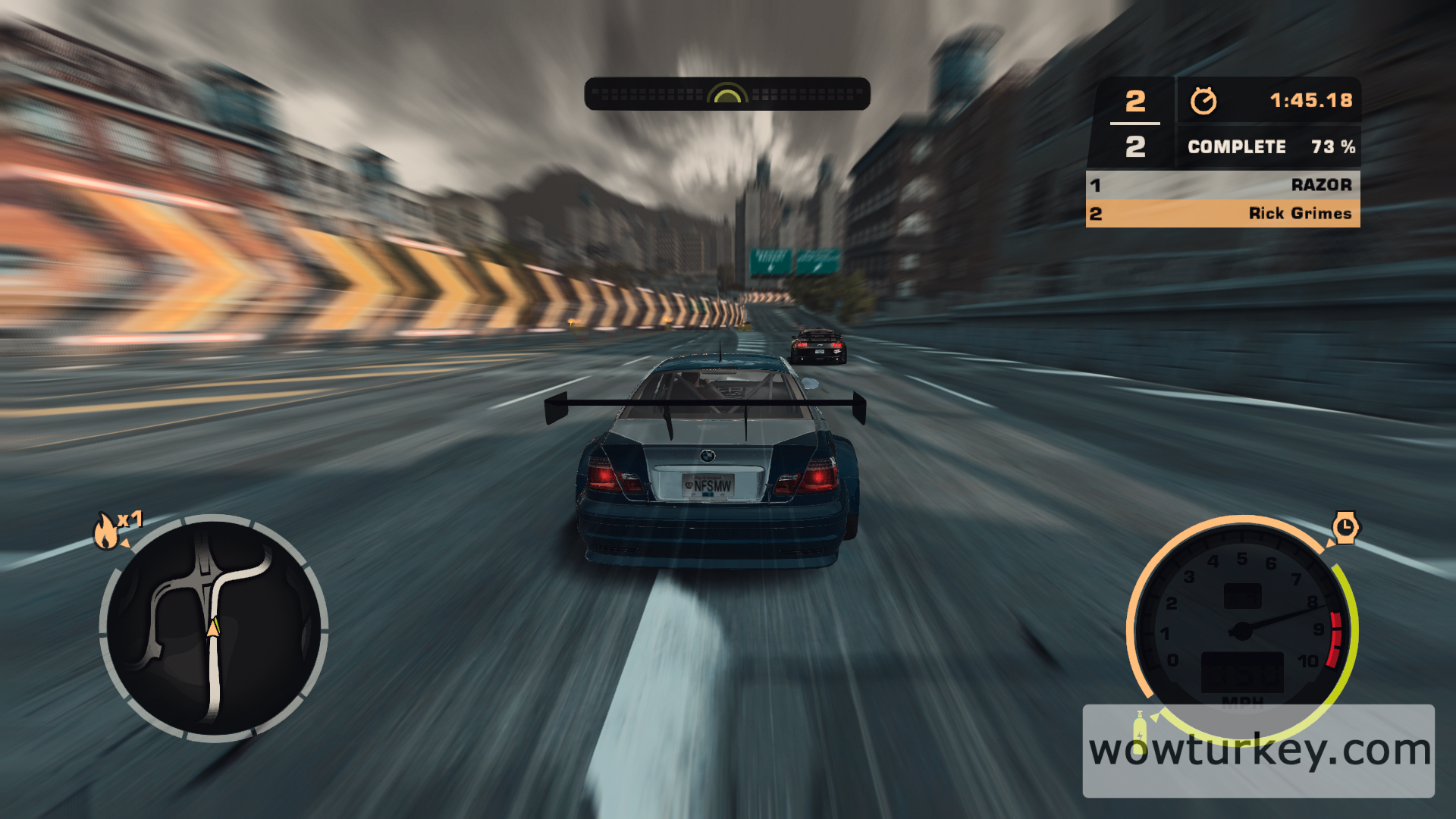Select the player position arrow on minimap

click(215, 629)
